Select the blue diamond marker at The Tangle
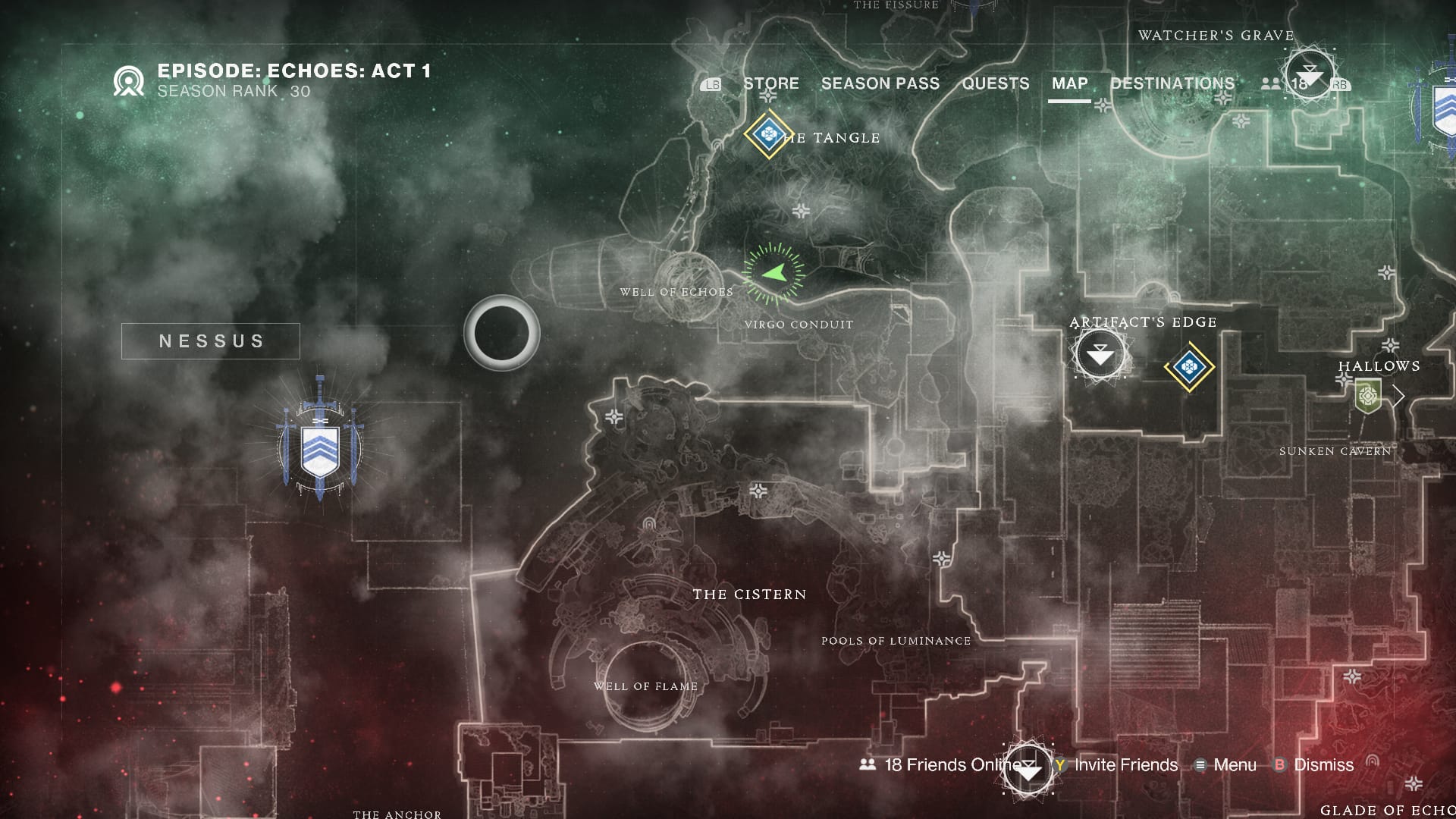 click(768, 135)
